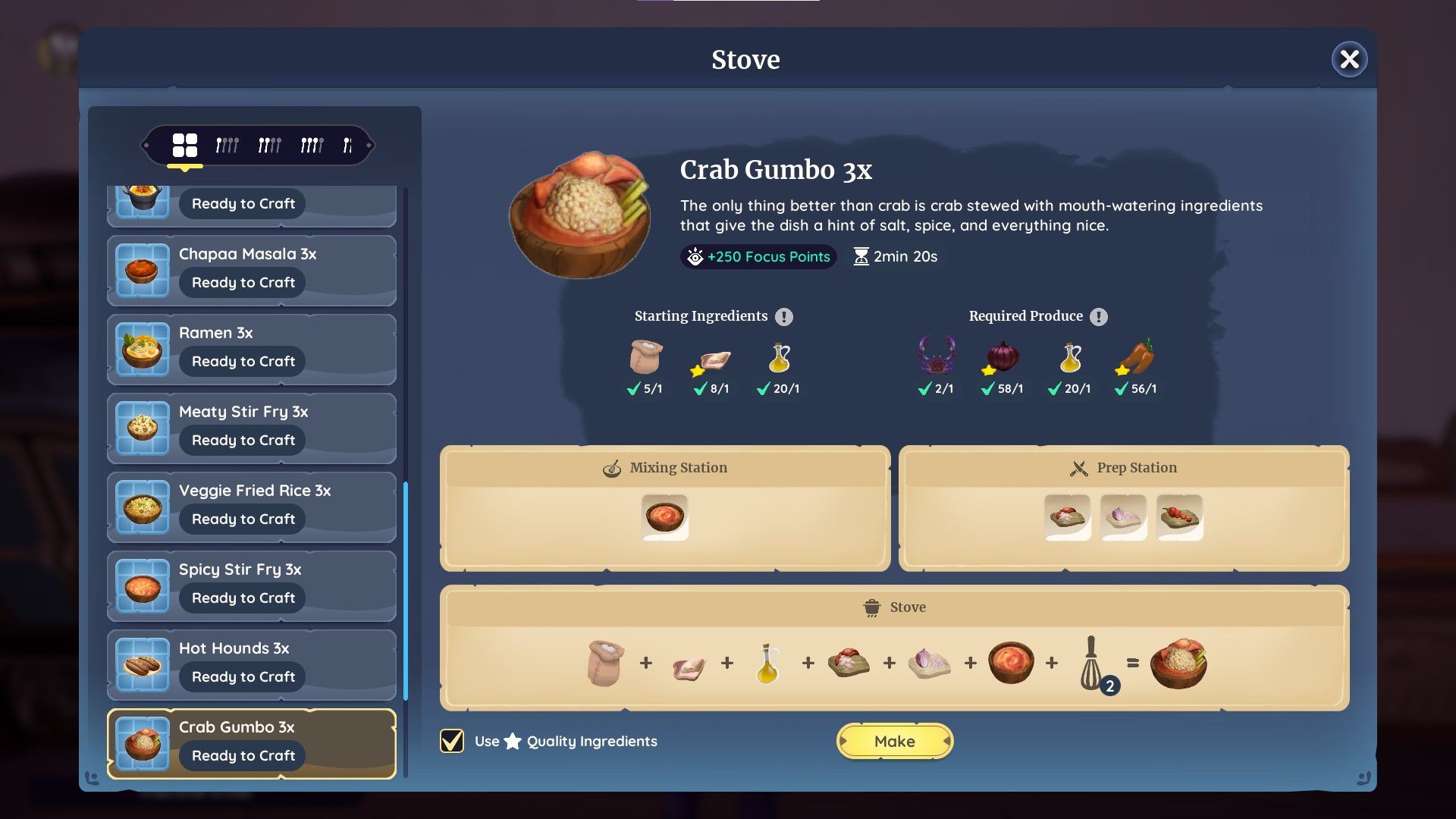The image size is (1456, 819).
Task: Select the onion ingredient icon
Action: pyautogui.click(x=1002, y=356)
